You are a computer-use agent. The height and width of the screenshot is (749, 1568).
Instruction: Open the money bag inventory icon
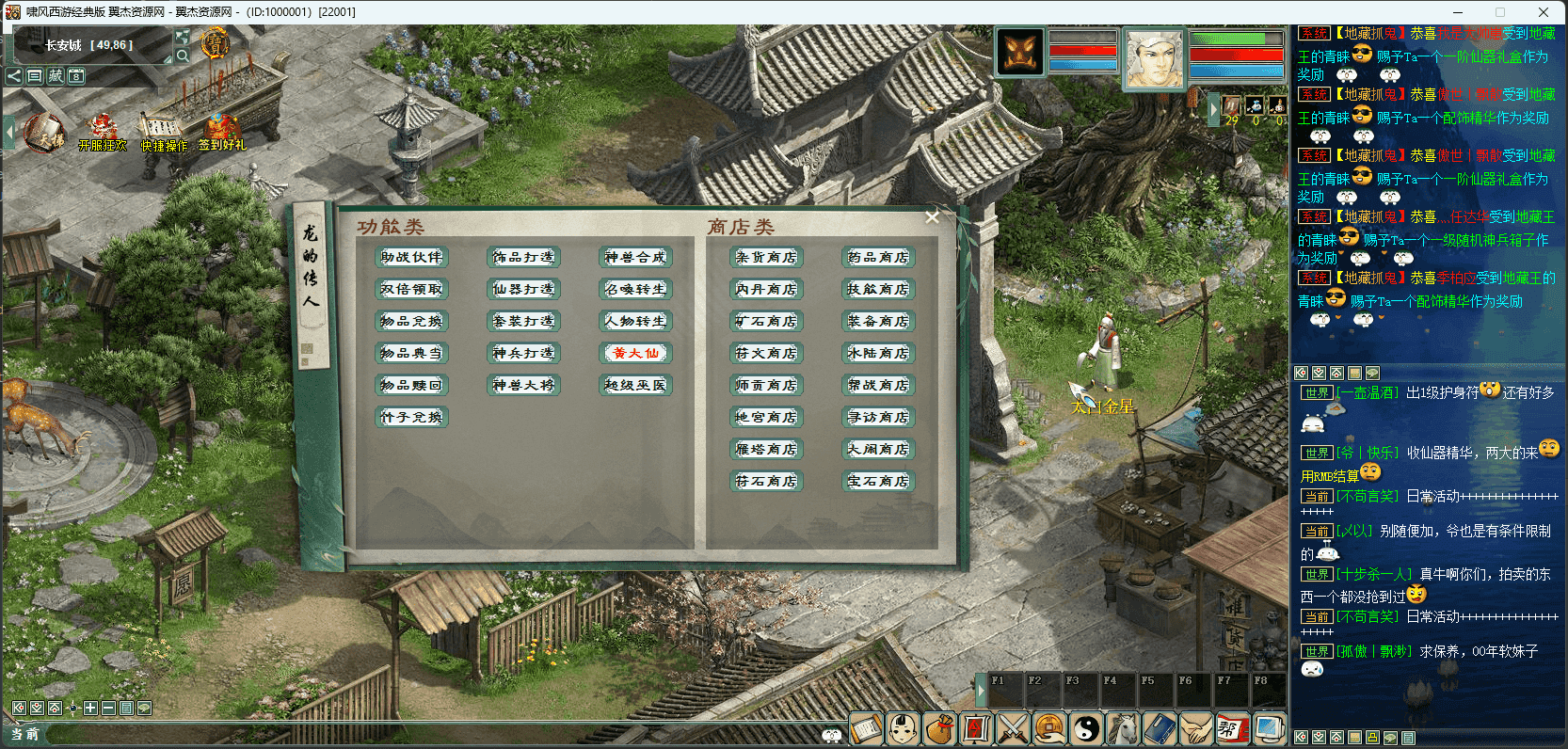click(x=939, y=728)
